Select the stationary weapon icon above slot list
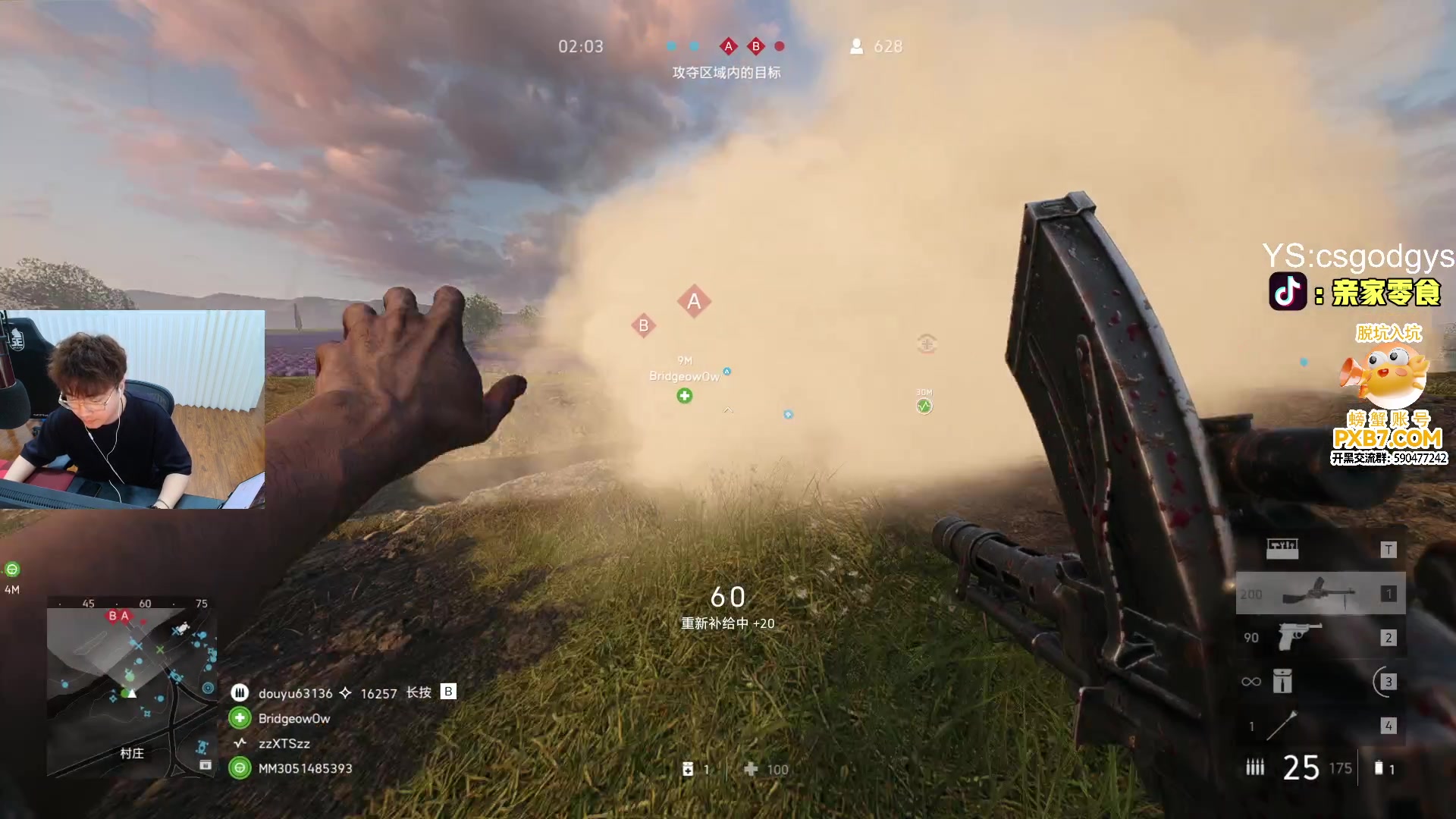This screenshot has height=819, width=1456. pyautogui.click(x=1282, y=548)
